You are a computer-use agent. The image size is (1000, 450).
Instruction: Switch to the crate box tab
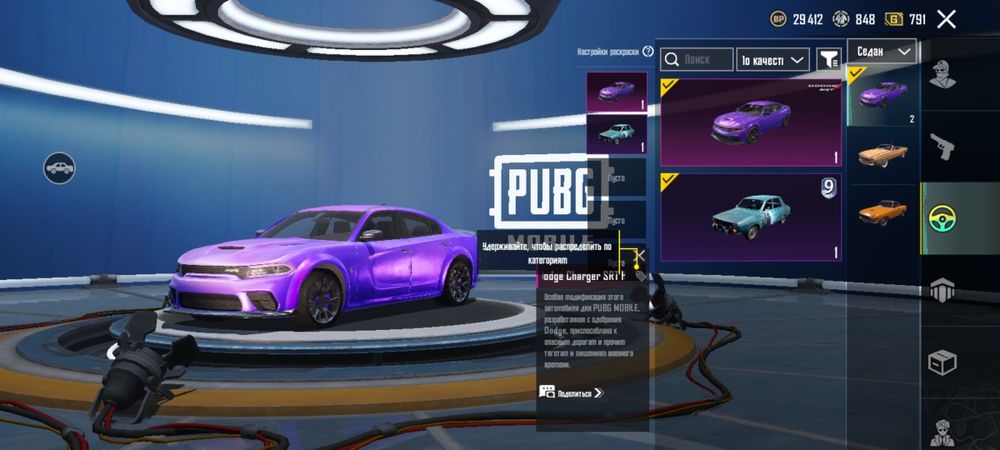pyautogui.click(x=941, y=362)
